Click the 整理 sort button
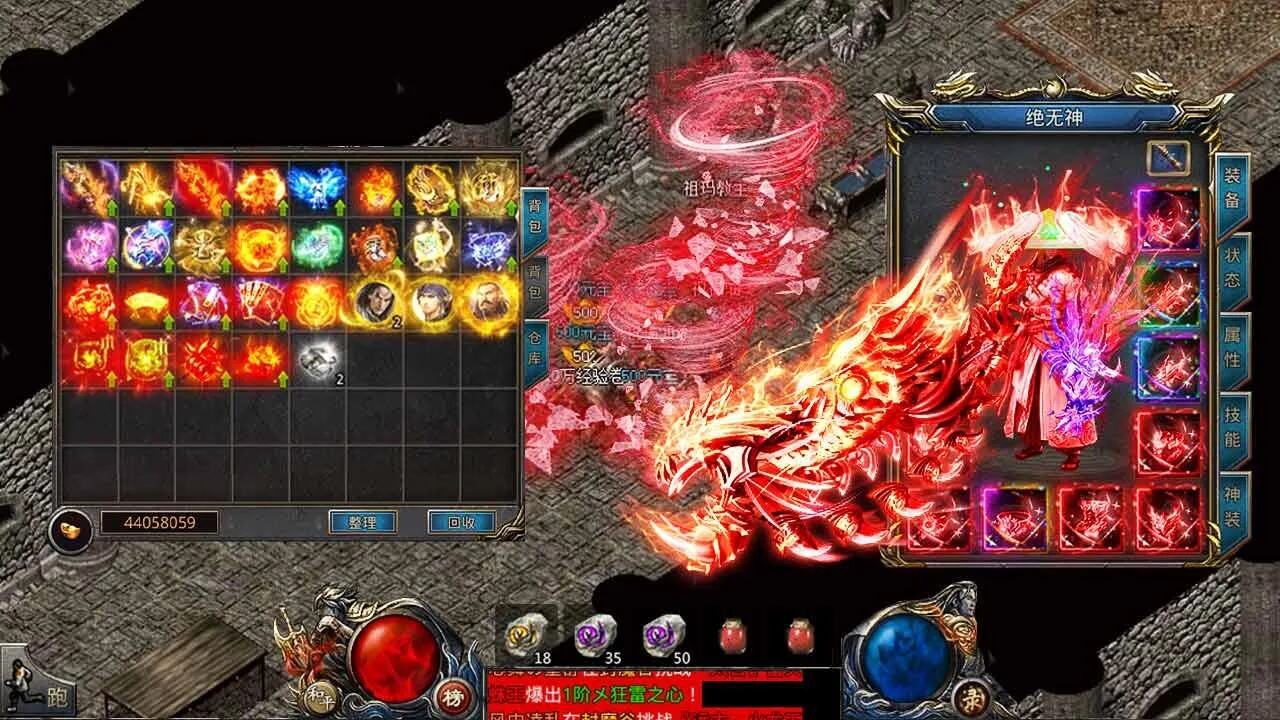This screenshot has height=720, width=1280. (362, 522)
